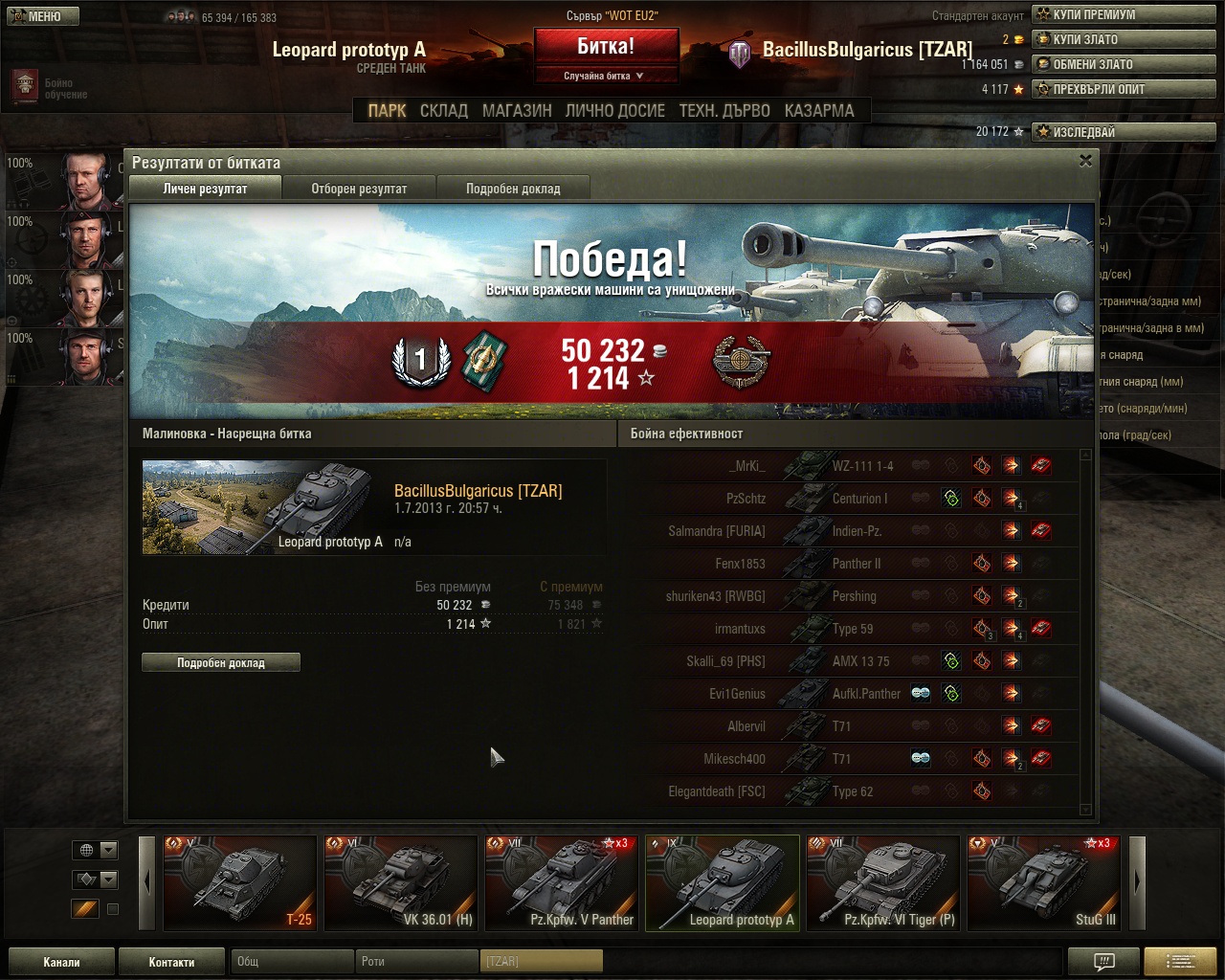Choose Прехвърли опит button
The height and width of the screenshot is (980, 1225).
1123,89
